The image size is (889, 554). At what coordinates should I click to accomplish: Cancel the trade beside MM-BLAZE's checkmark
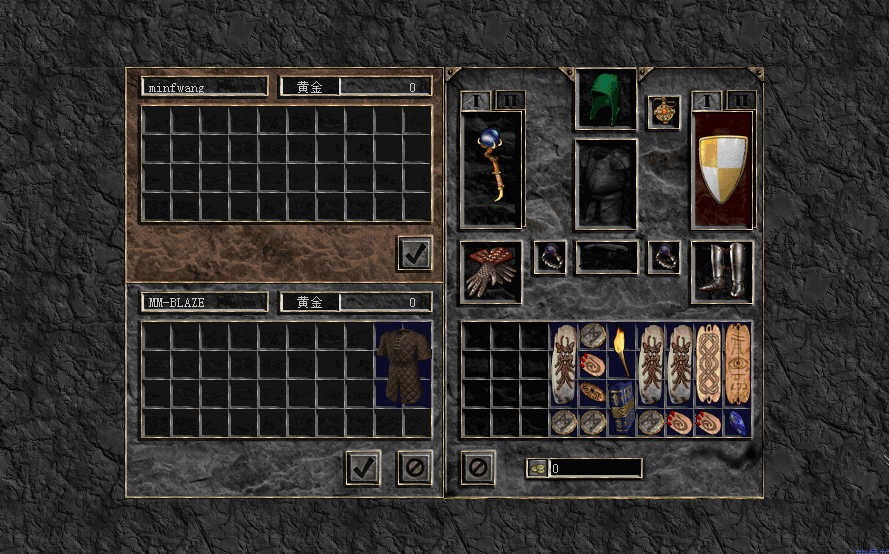(x=414, y=467)
